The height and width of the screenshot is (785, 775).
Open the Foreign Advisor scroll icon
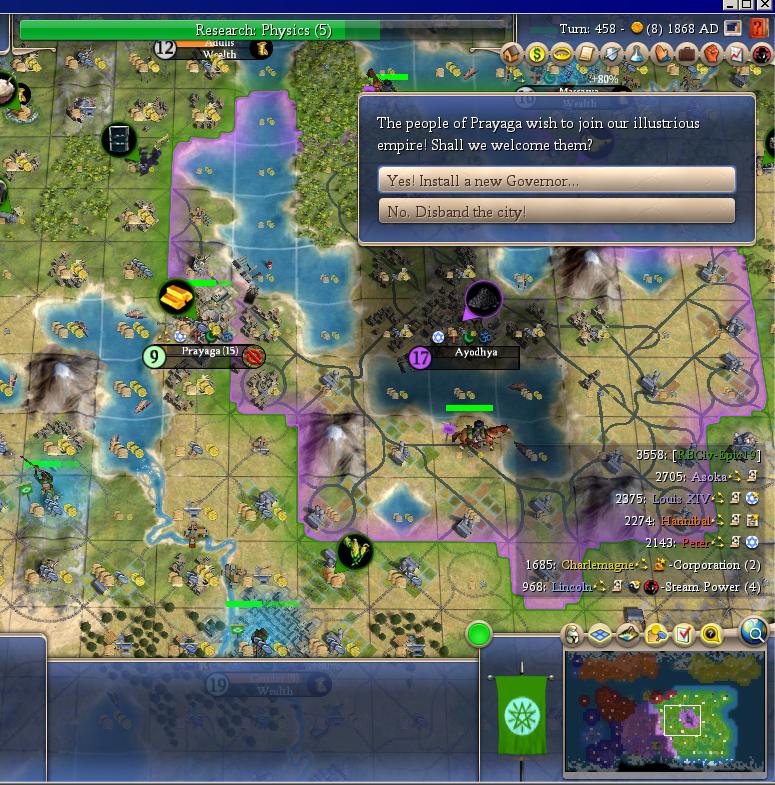587,54
